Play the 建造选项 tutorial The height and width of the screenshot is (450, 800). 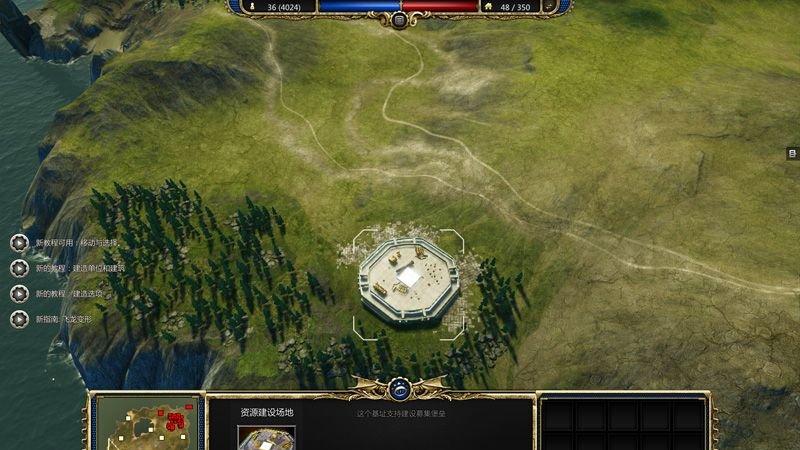coord(19,294)
